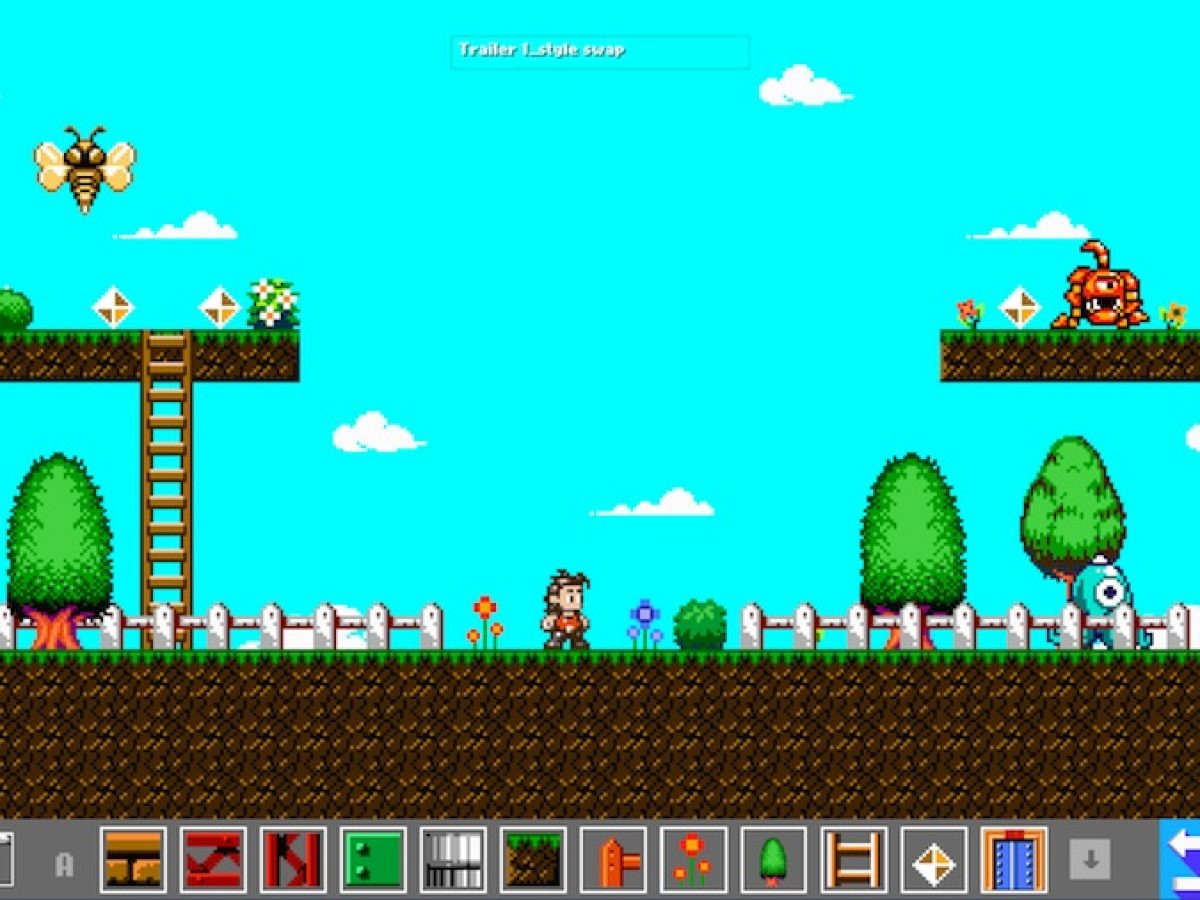Choose the red flowers decoration tile
This screenshot has width=1200, height=900.
tap(693, 860)
